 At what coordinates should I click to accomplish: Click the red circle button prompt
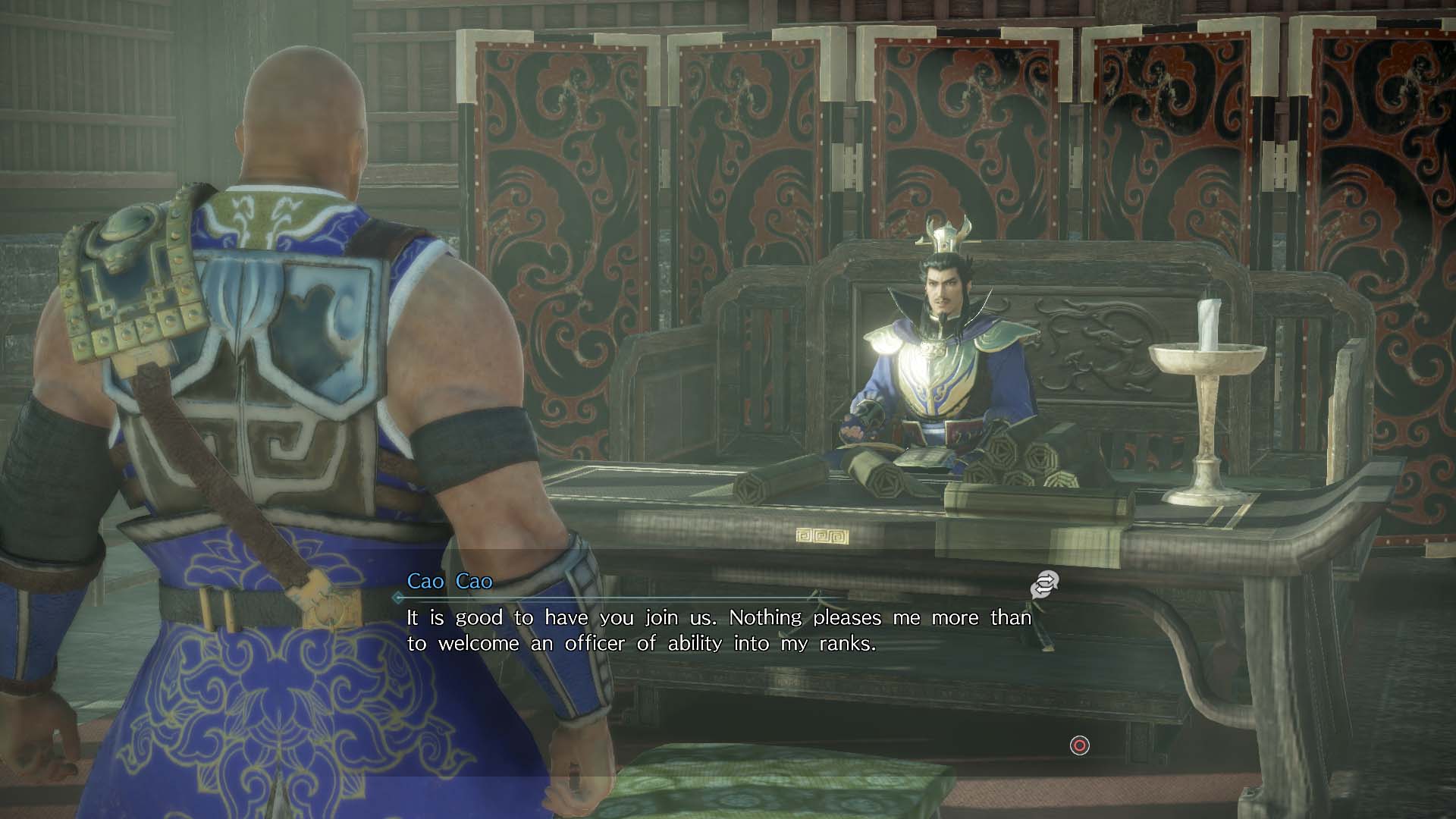point(1080,747)
